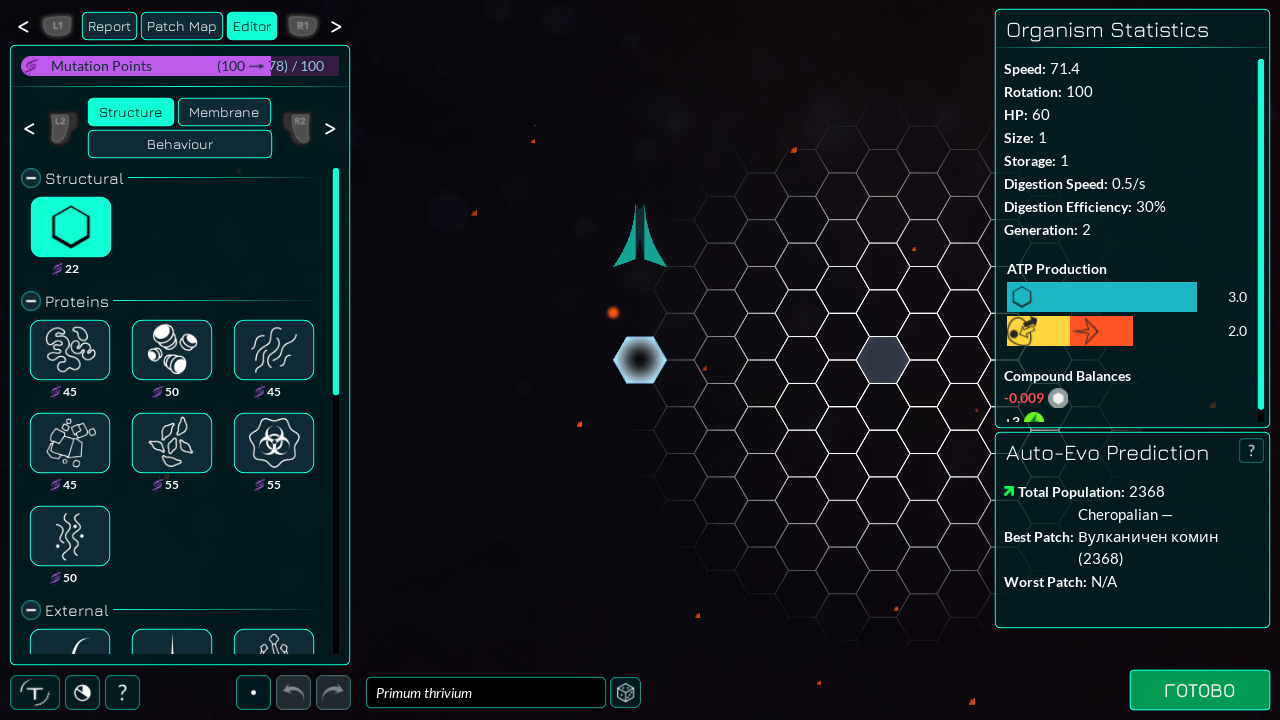Switch to the Patch Map tab
1280x720 pixels.
[181, 26]
